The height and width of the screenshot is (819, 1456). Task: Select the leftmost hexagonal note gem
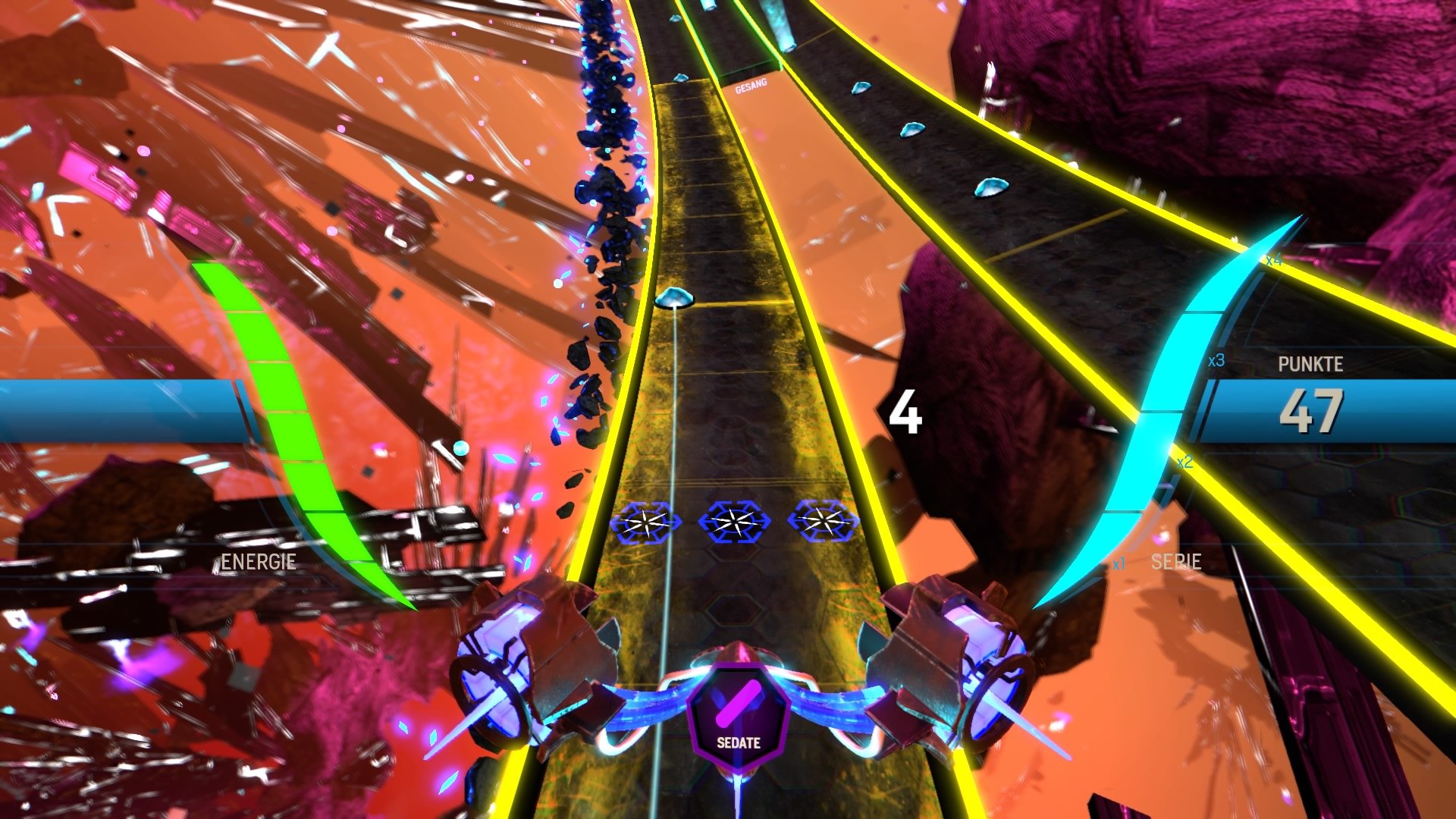tap(648, 523)
